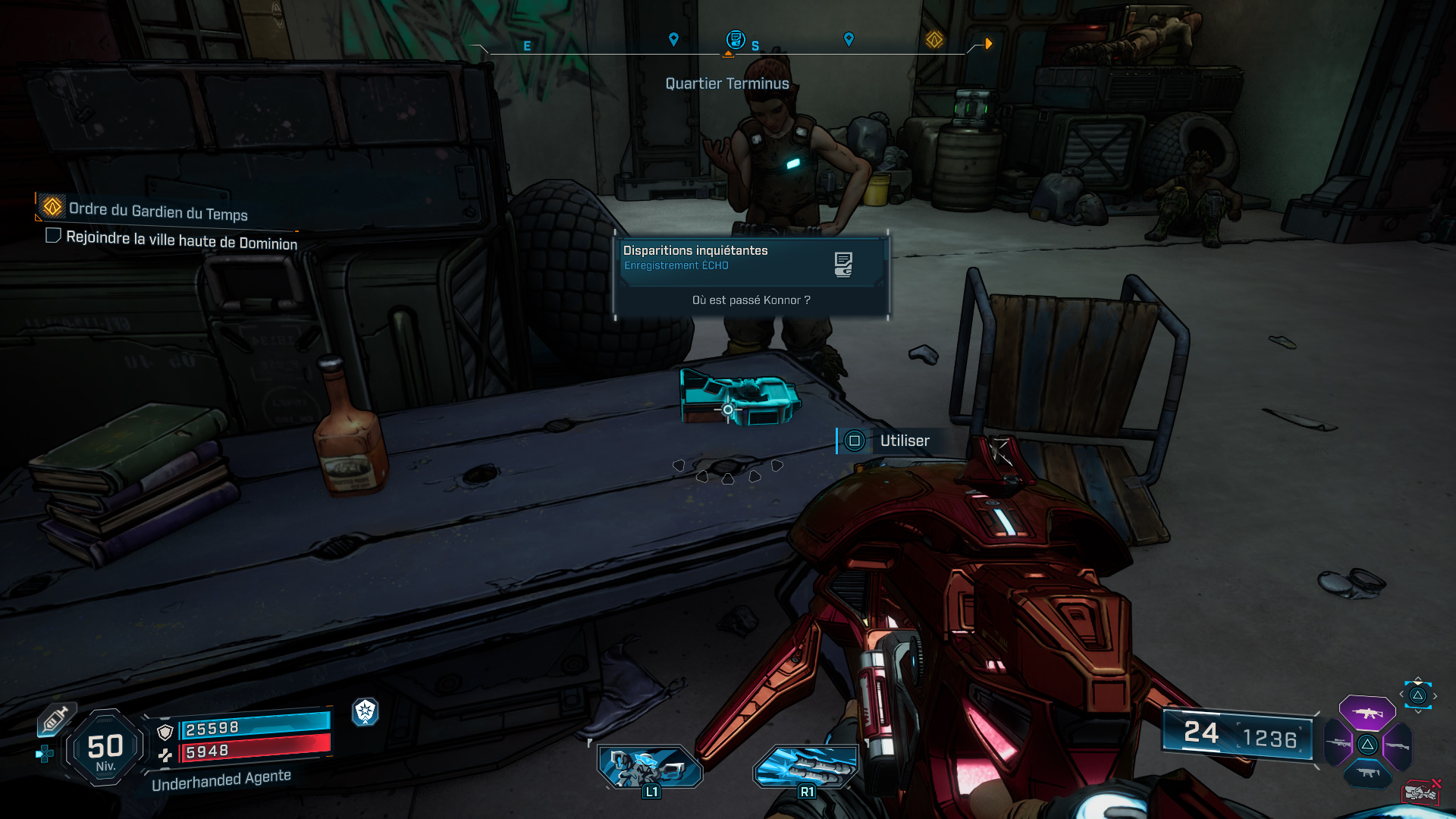Click the 'Disparitions inquiétantes' mission title
Viewport: 1456px width, 819px height.
[x=695, y=249]
